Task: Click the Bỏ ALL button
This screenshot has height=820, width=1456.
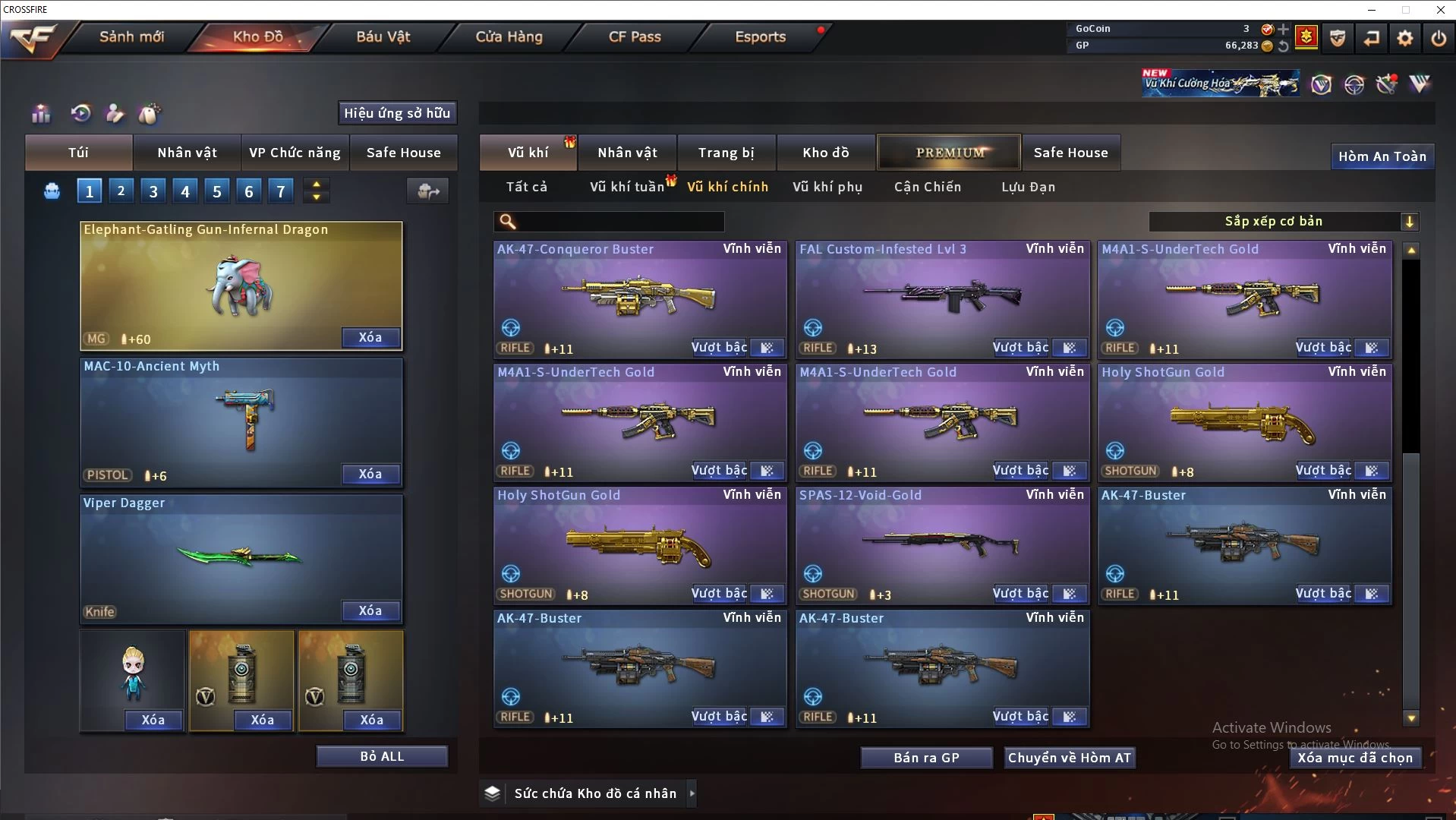Action: 382,756
